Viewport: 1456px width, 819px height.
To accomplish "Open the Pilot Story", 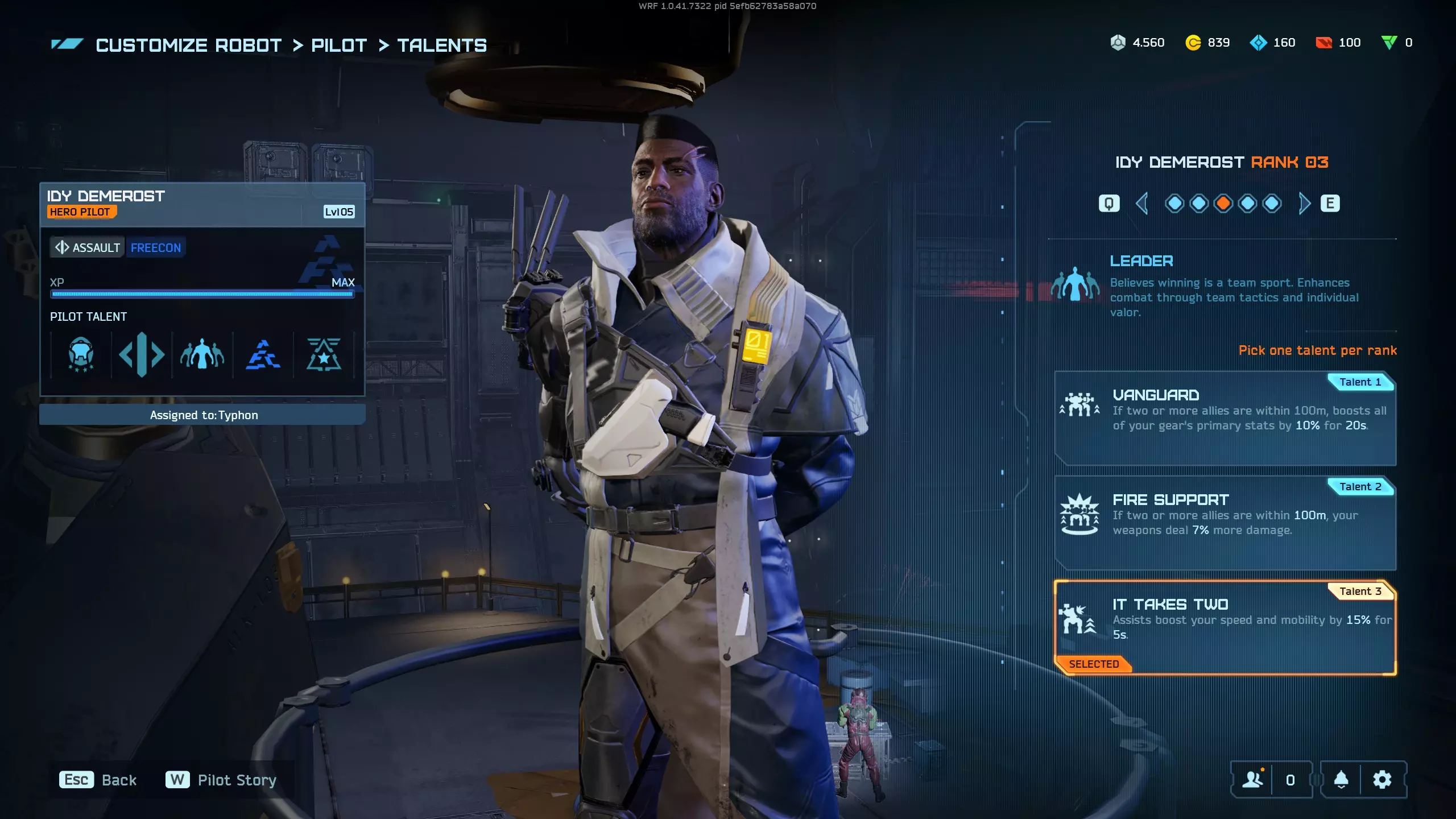I will [x=221, y=780].
